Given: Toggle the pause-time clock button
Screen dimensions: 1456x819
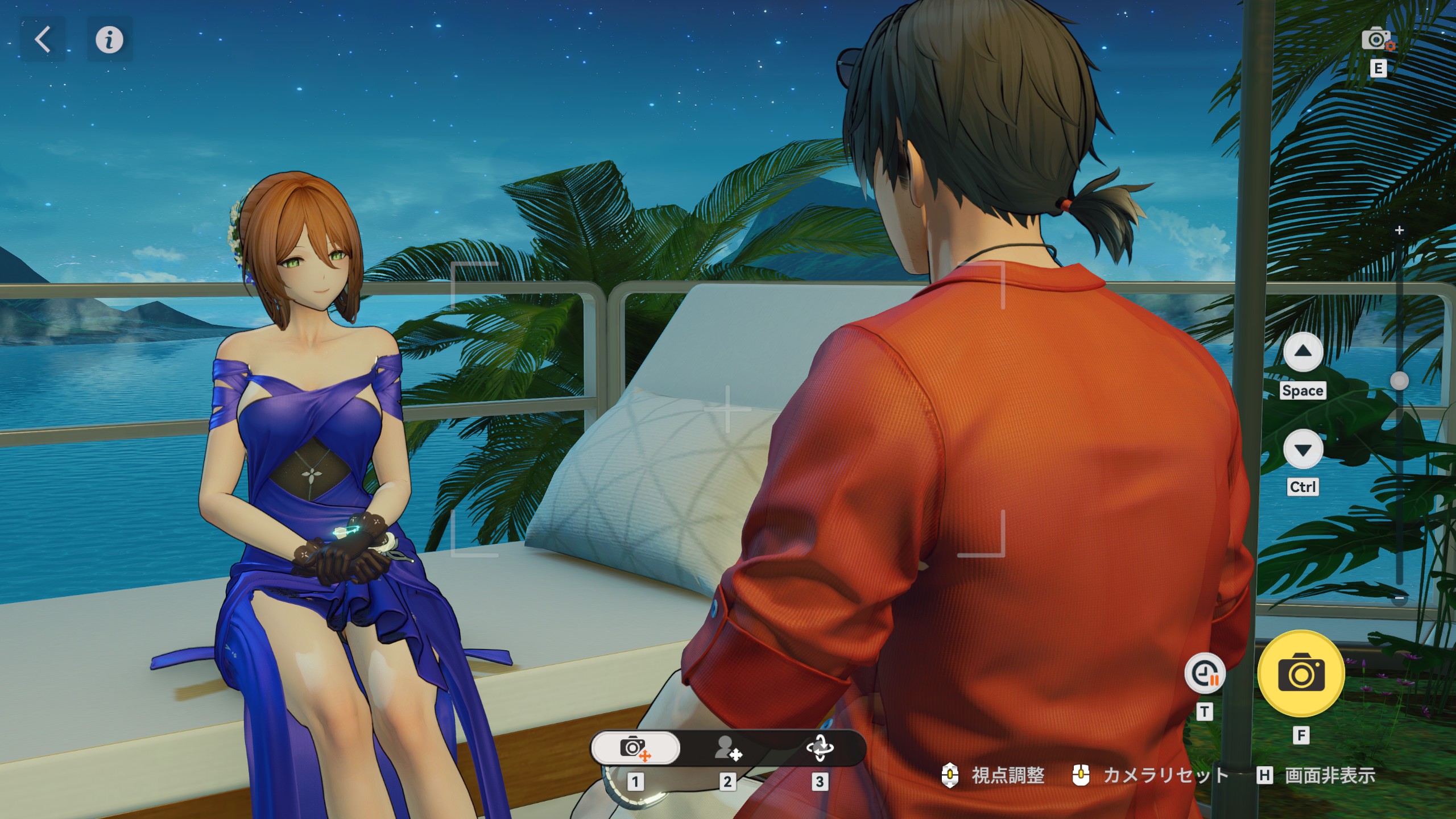Looking at the screenshot, I should point(1205,674).
